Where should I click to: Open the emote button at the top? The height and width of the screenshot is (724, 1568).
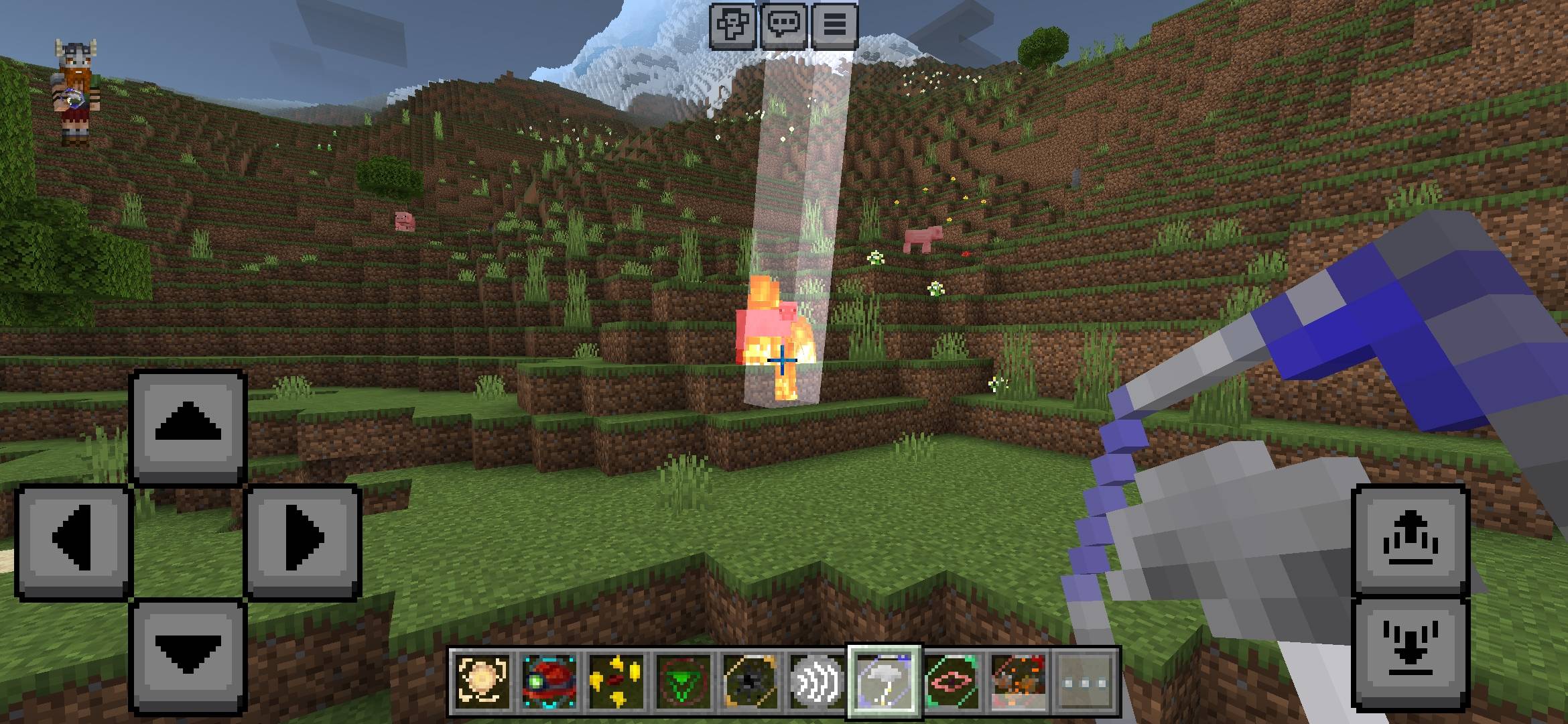tap(733, 26)
